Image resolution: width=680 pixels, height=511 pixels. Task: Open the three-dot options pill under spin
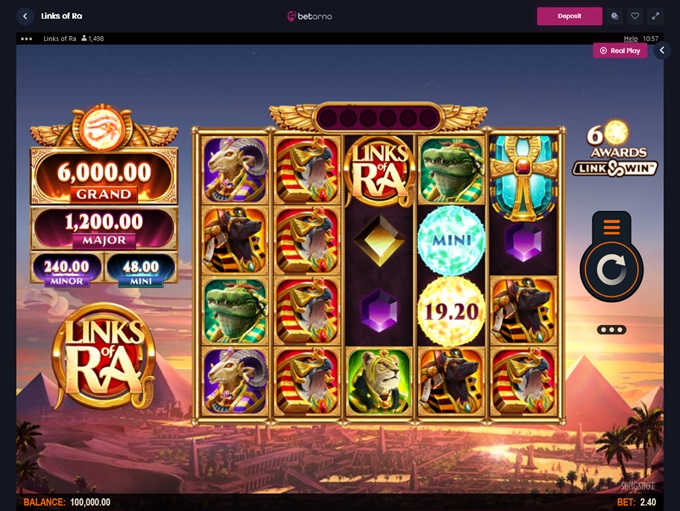[611, 330]
